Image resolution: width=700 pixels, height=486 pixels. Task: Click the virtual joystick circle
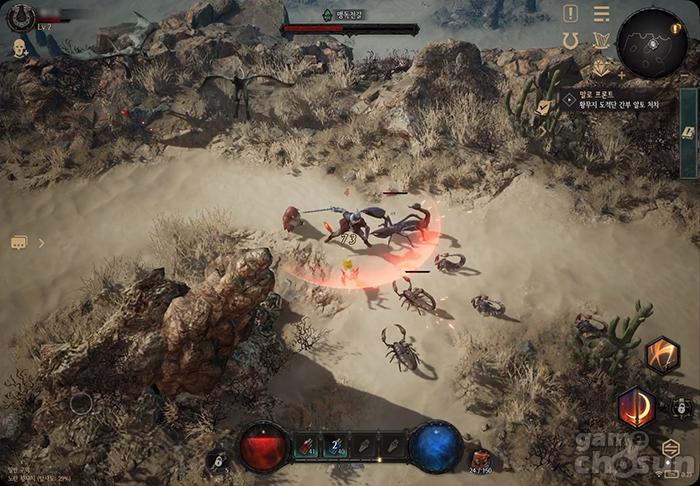(x=81, y=403)
